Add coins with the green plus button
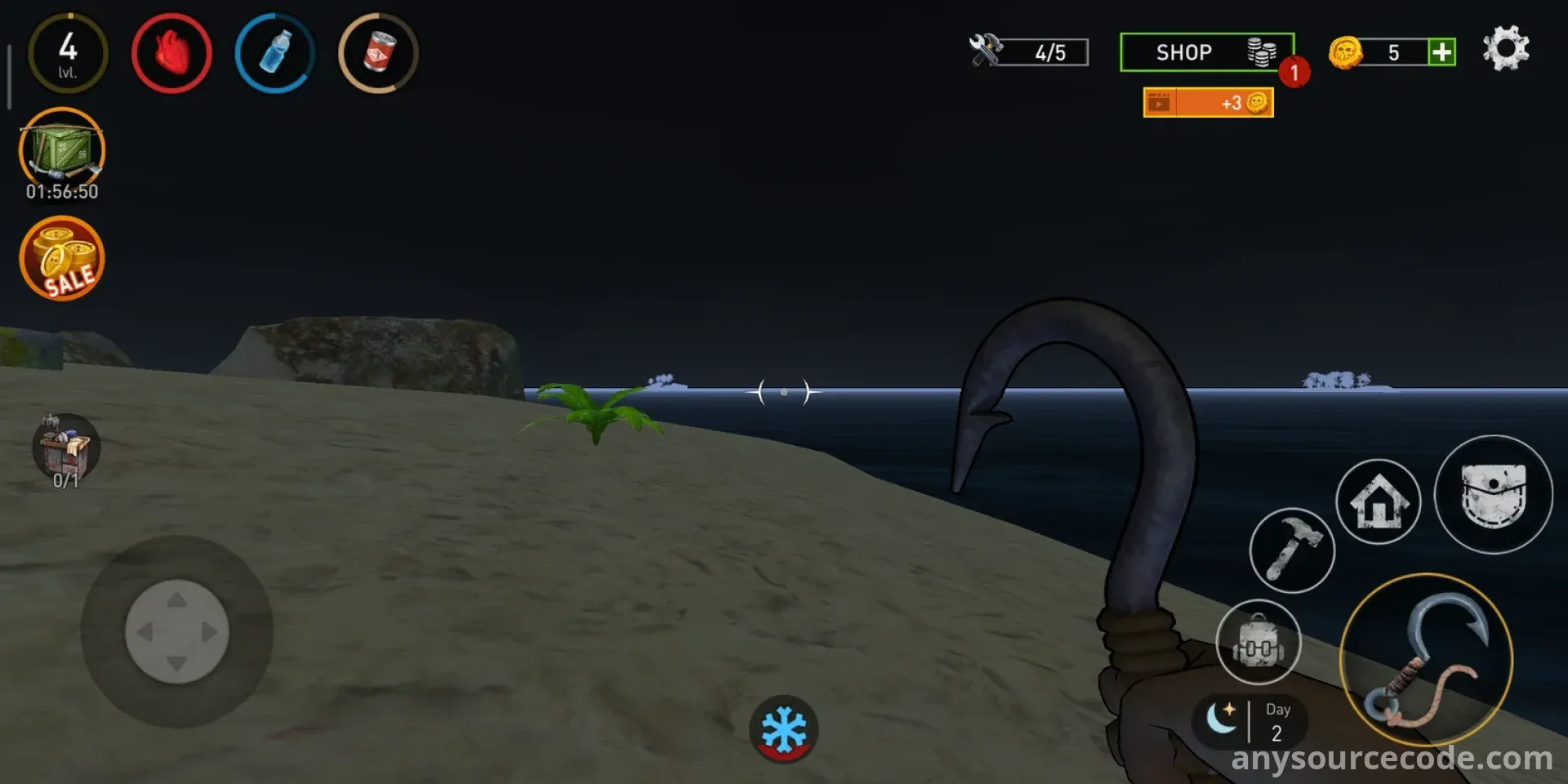This screenshot has height=784, width=1568. tap(1441, 52)
